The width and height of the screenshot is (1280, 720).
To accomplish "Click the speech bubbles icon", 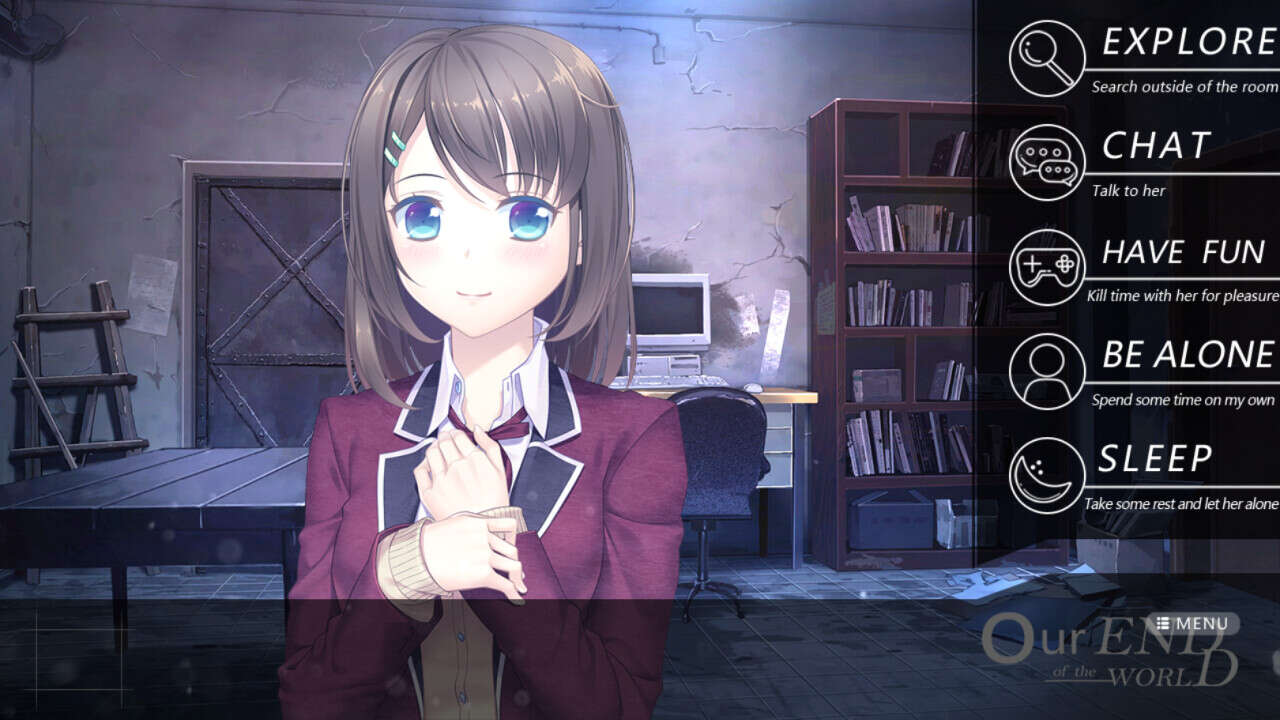I will tap(1047, 162).
